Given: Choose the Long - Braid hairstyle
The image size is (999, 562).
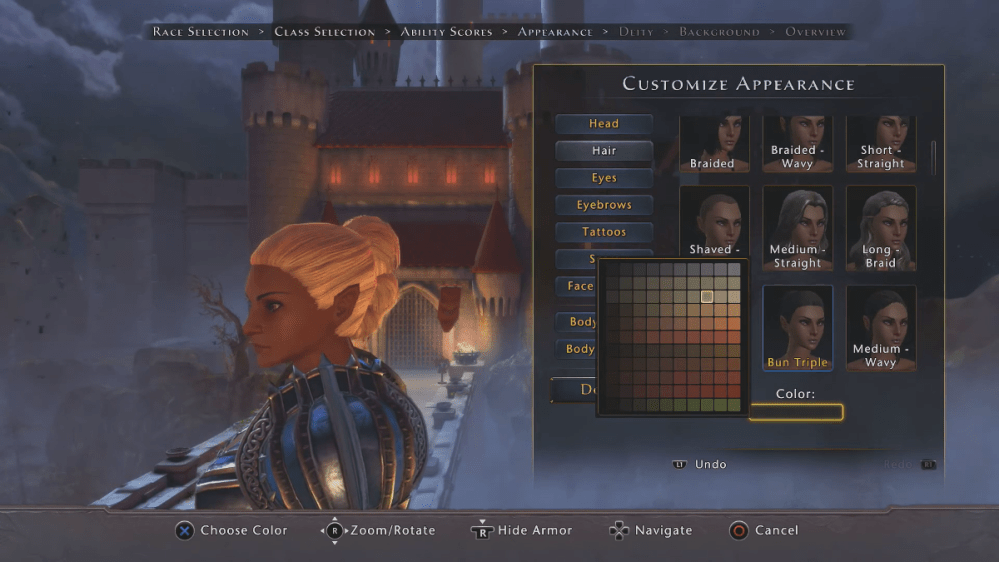Looking at the screenshot, I should (881, 228).
